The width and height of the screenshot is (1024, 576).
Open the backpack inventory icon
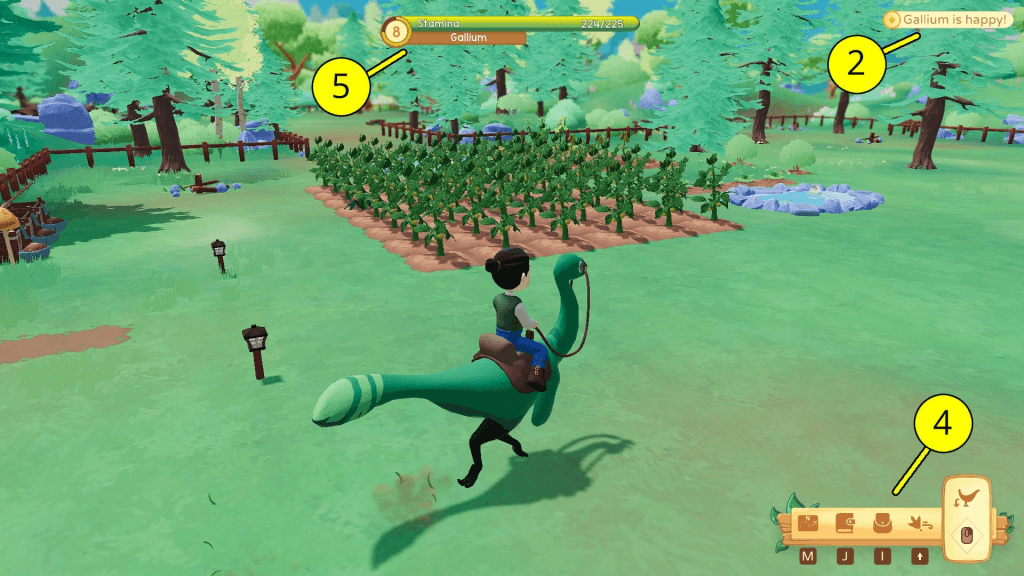(882, 523)
